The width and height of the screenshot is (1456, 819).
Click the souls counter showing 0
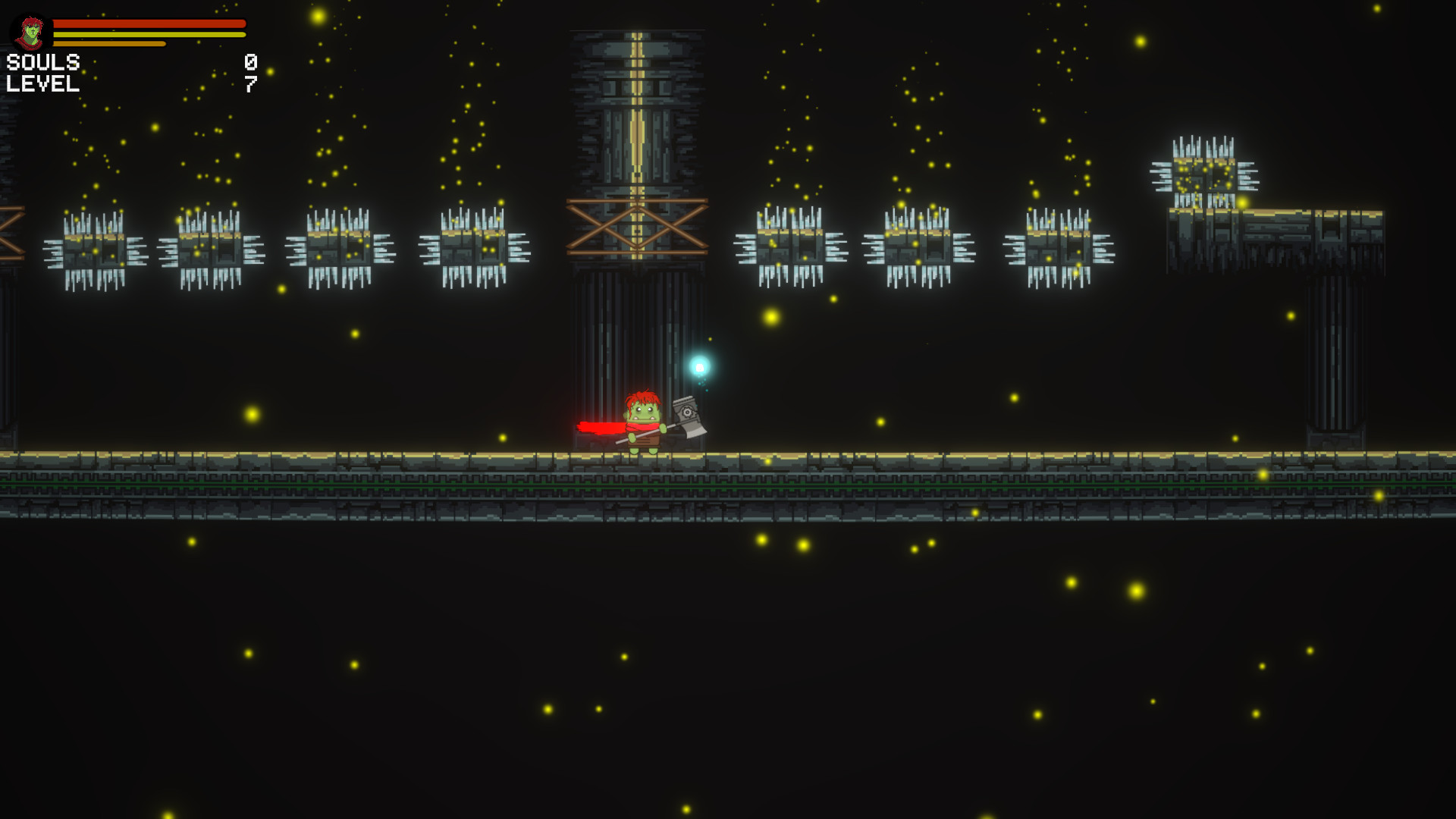pos(250,62)
